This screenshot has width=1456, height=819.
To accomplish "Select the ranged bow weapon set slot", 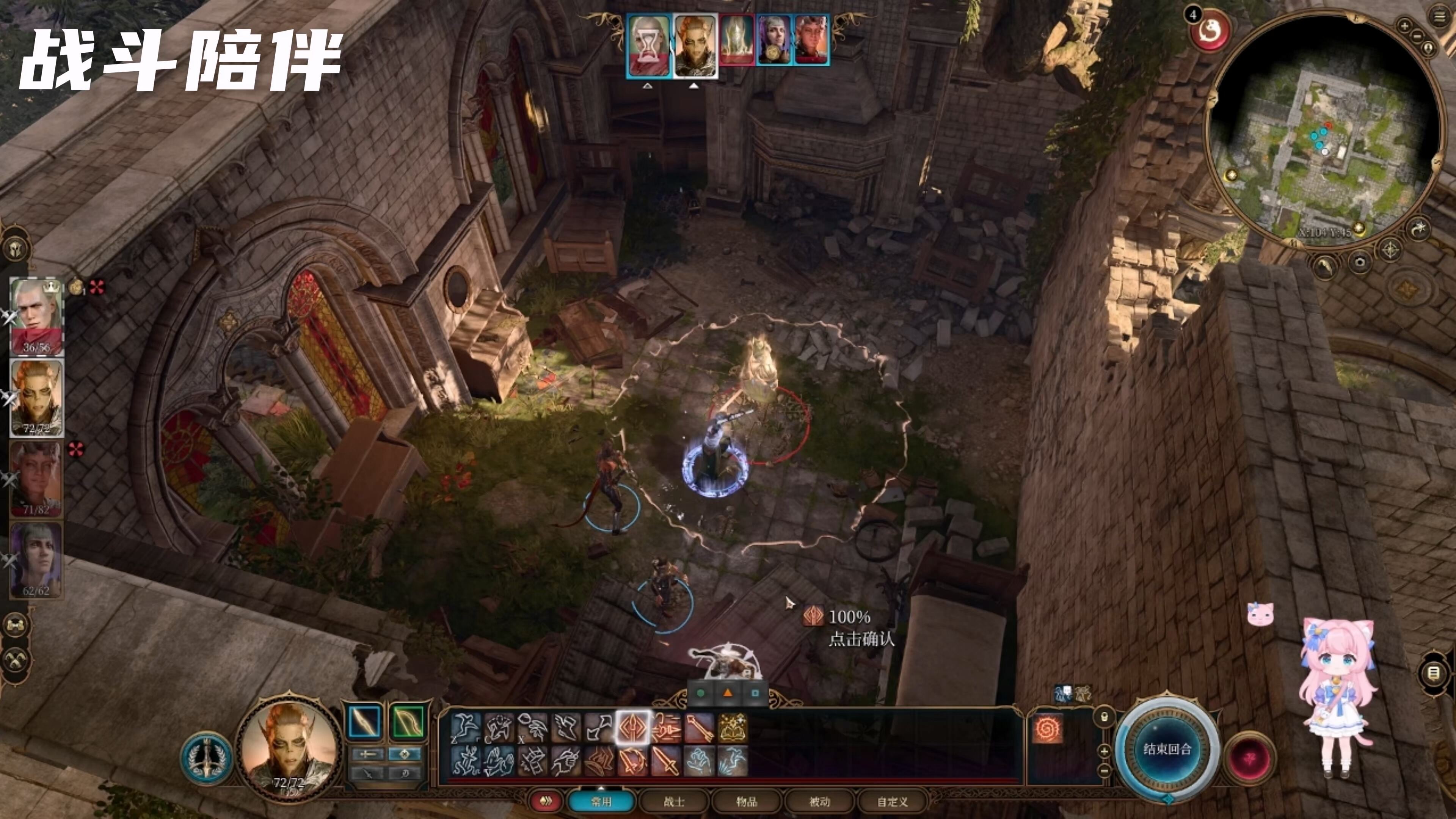I will click(x=406, y=722).
